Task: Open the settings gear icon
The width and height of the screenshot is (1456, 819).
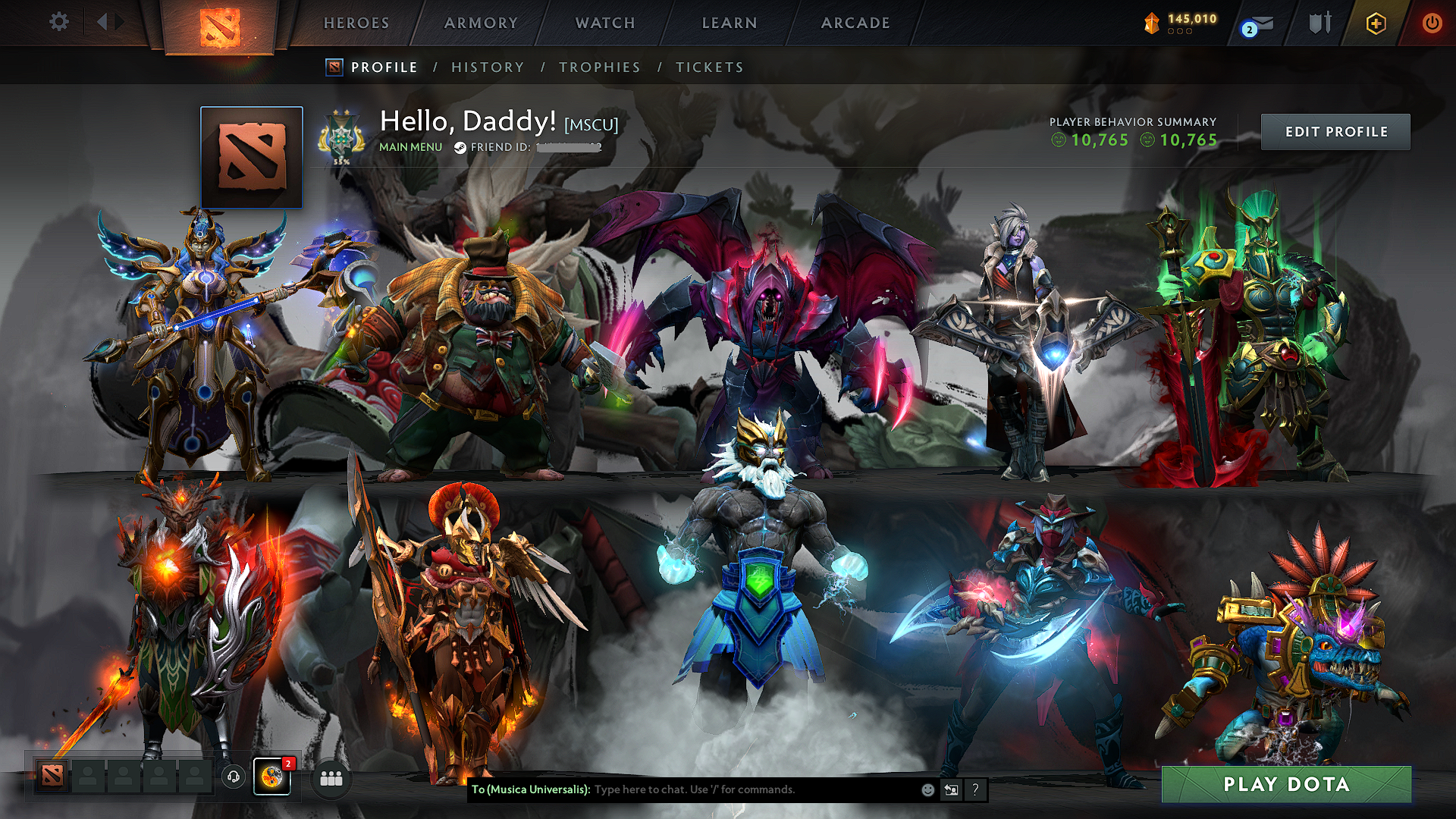Action: pos(58,22)
